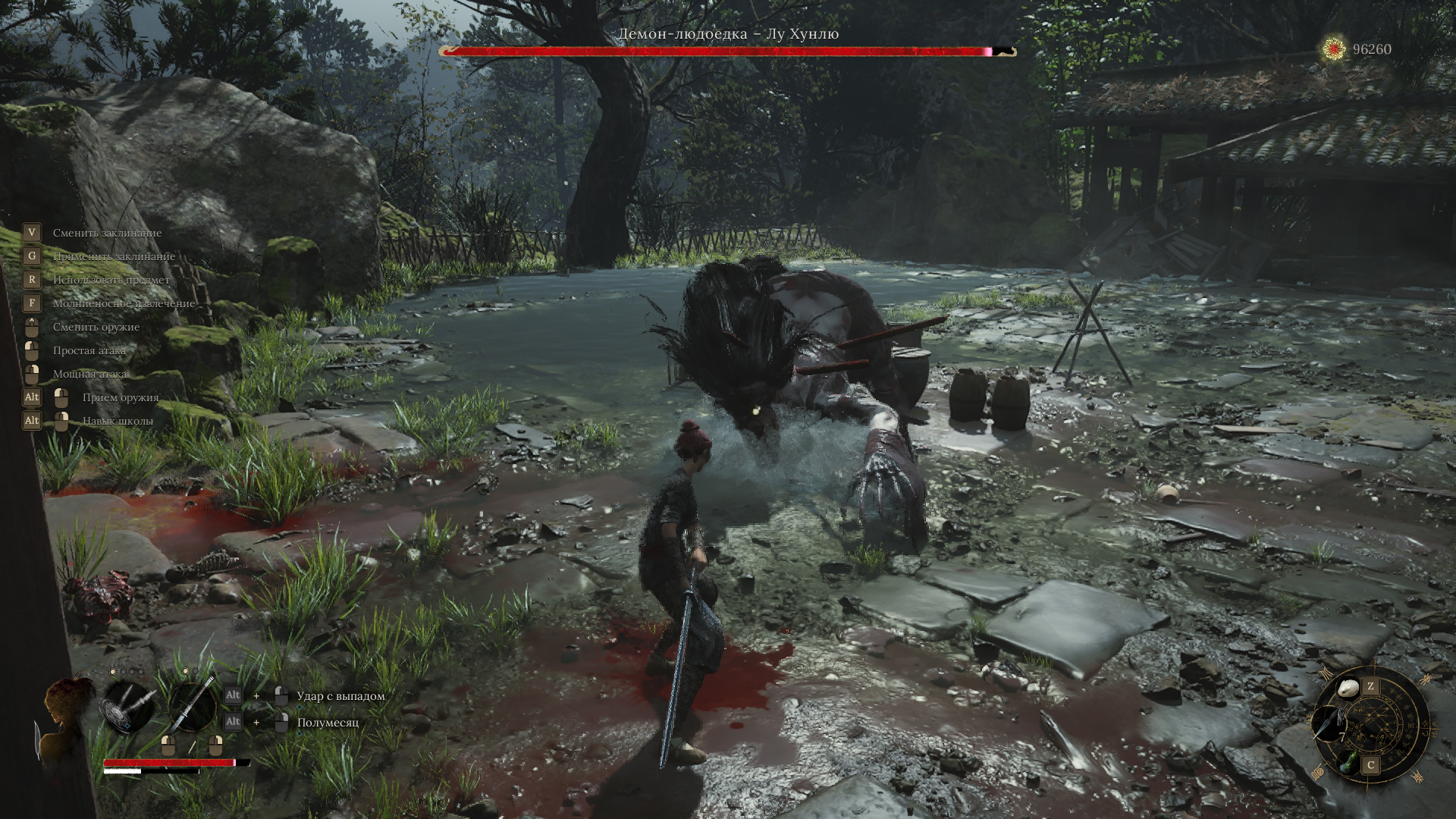Screen dimensions: 1456x819
Task: Select the 'Удар с выпадом' weapon skill
Action: [340, 696]
